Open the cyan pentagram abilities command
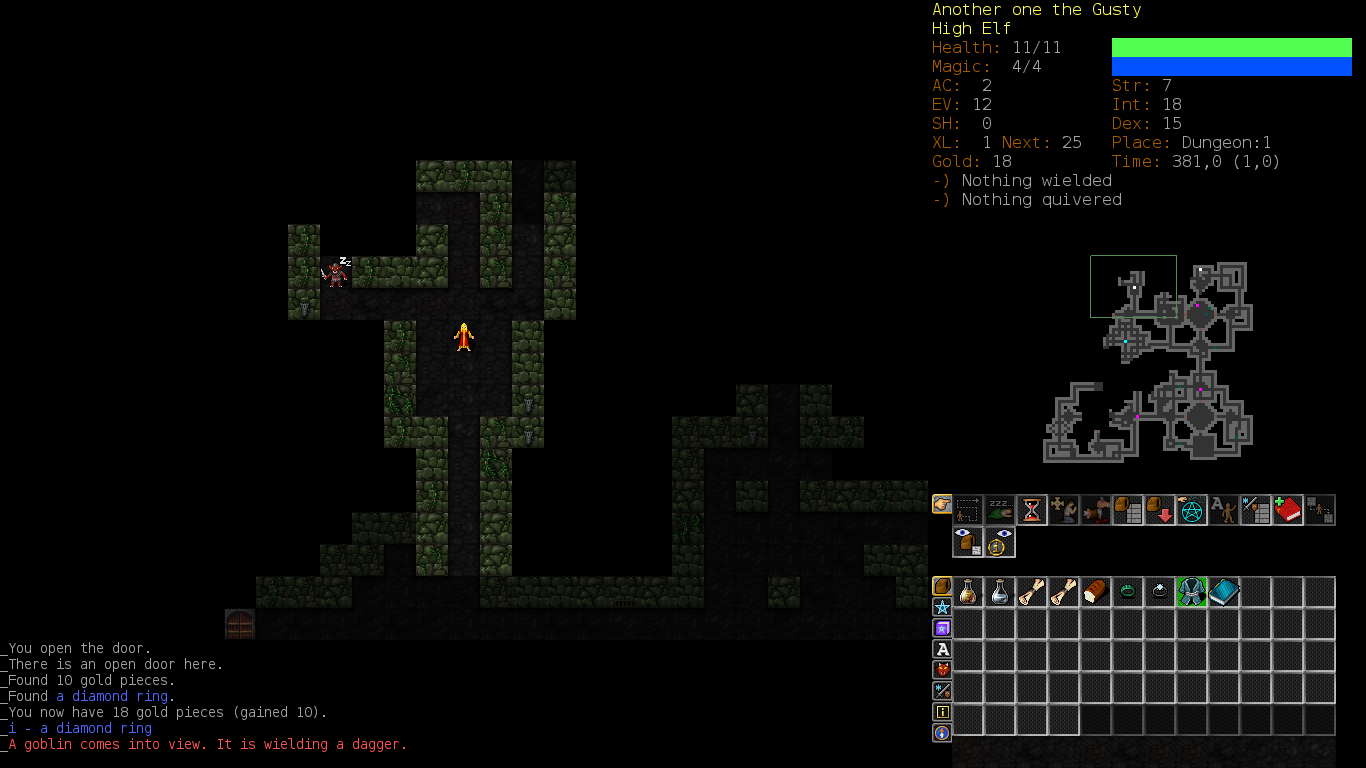1366x768 pixels. click(1192, 510)
